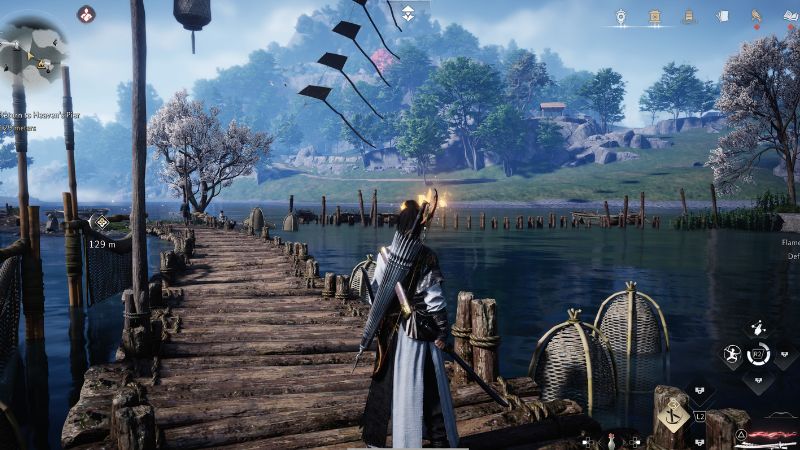Screen dimensions: 800x450
Task: Open the bird icon with red notification dot
Action: (756, 16)
